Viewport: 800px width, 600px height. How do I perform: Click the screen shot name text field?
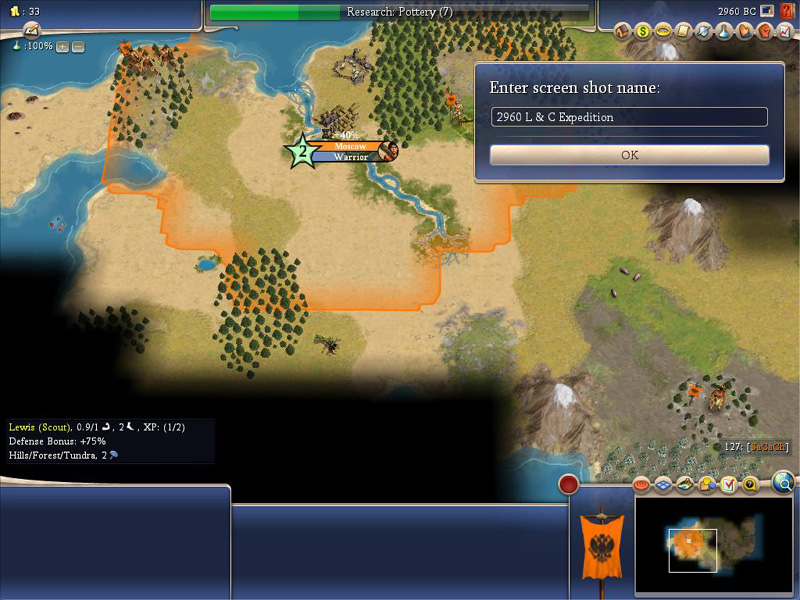[x=629, y=117]
